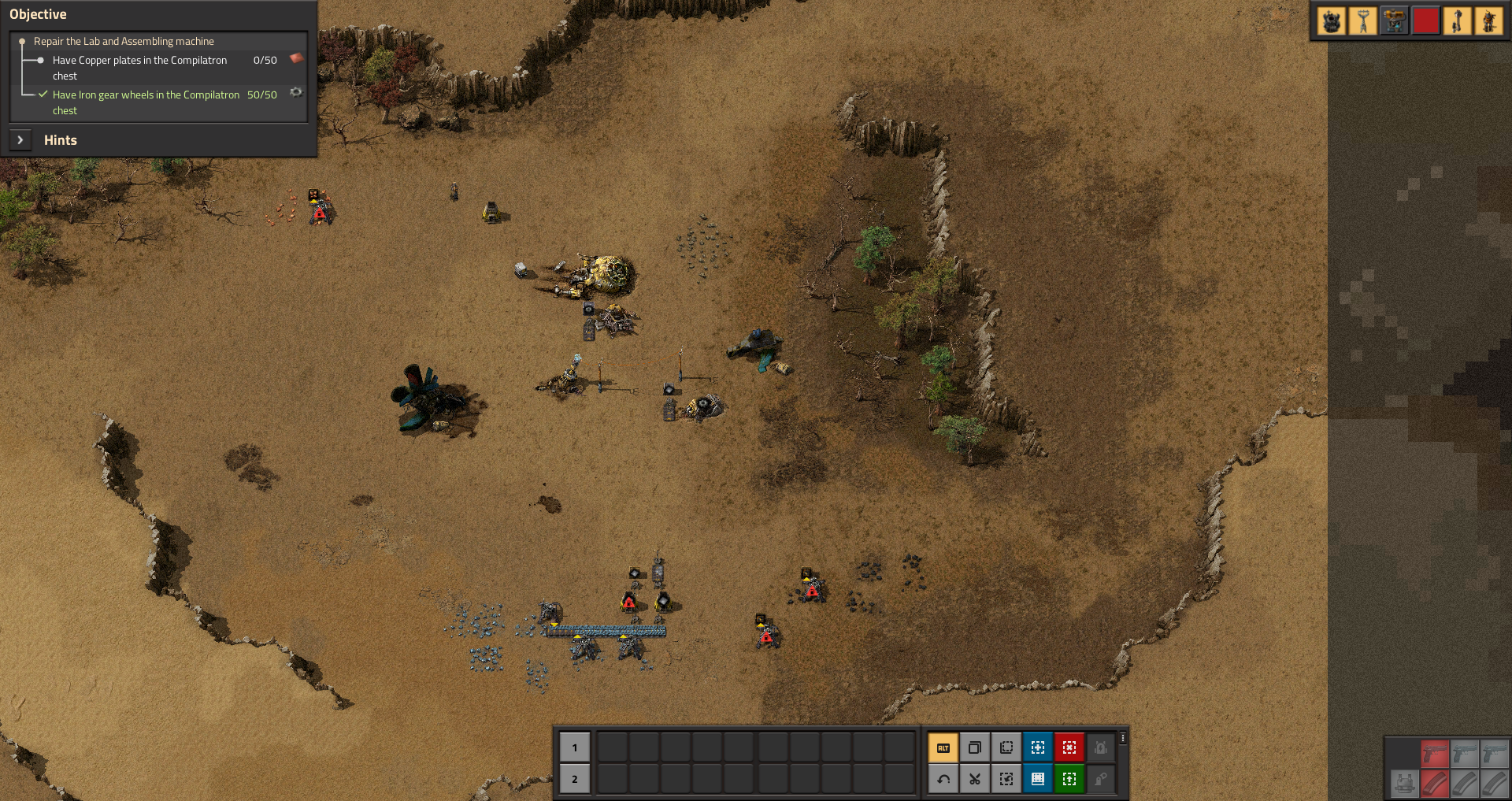Click the undo arrow button
Image resolution: width=1512 pixels, height=801 pixels.
click(x=943, y=779)
